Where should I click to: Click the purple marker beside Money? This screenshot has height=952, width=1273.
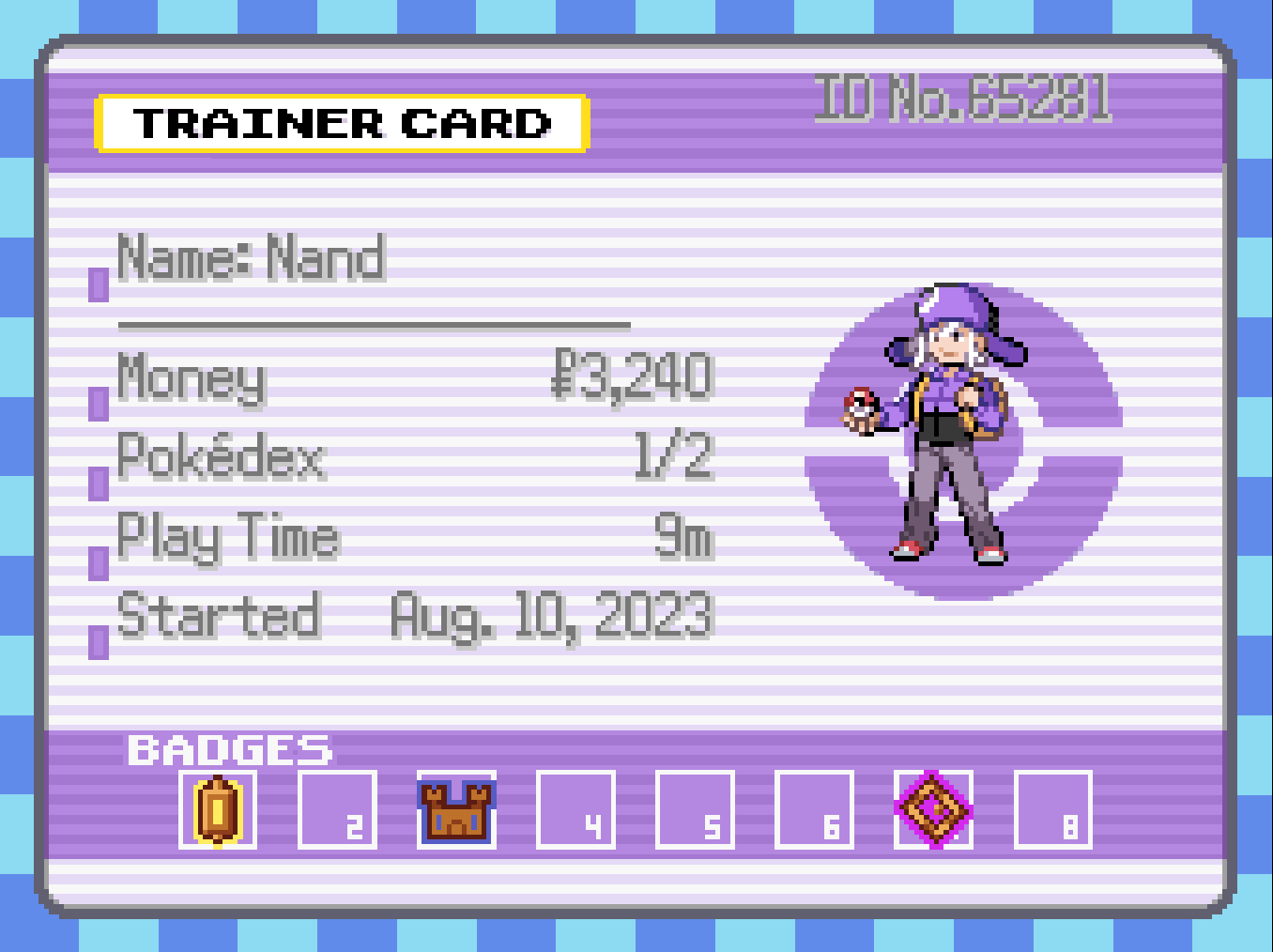(x=98, y=405)
